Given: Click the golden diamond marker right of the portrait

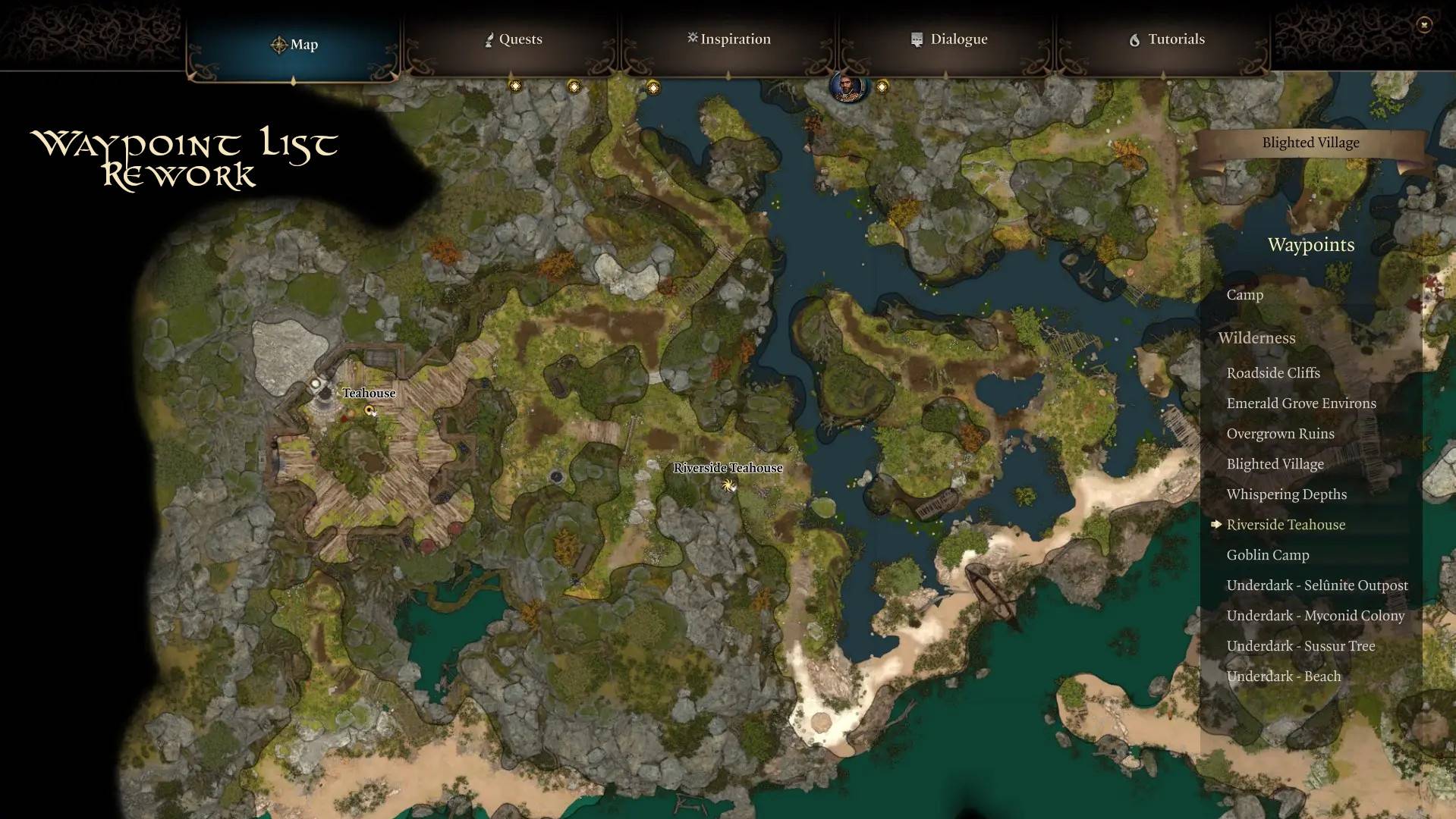Looking at the screenshot, I should tap(882, 86).
